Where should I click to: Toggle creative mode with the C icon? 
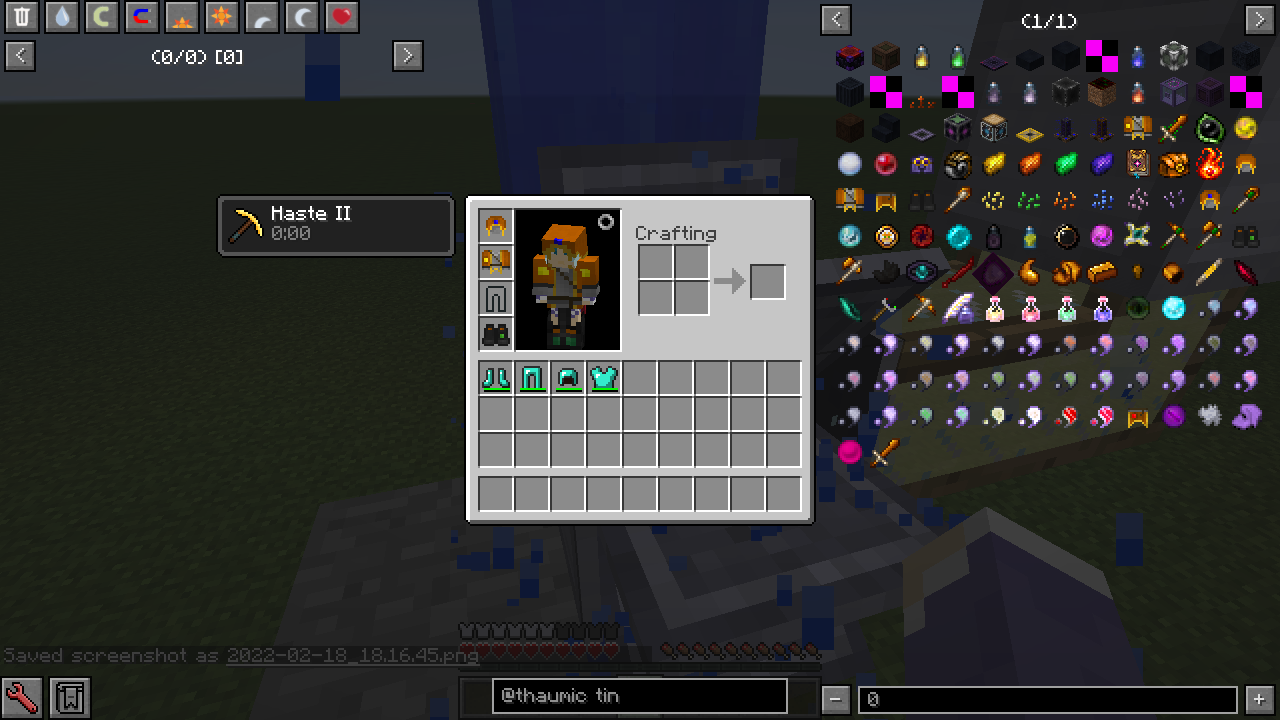point(101,17)
